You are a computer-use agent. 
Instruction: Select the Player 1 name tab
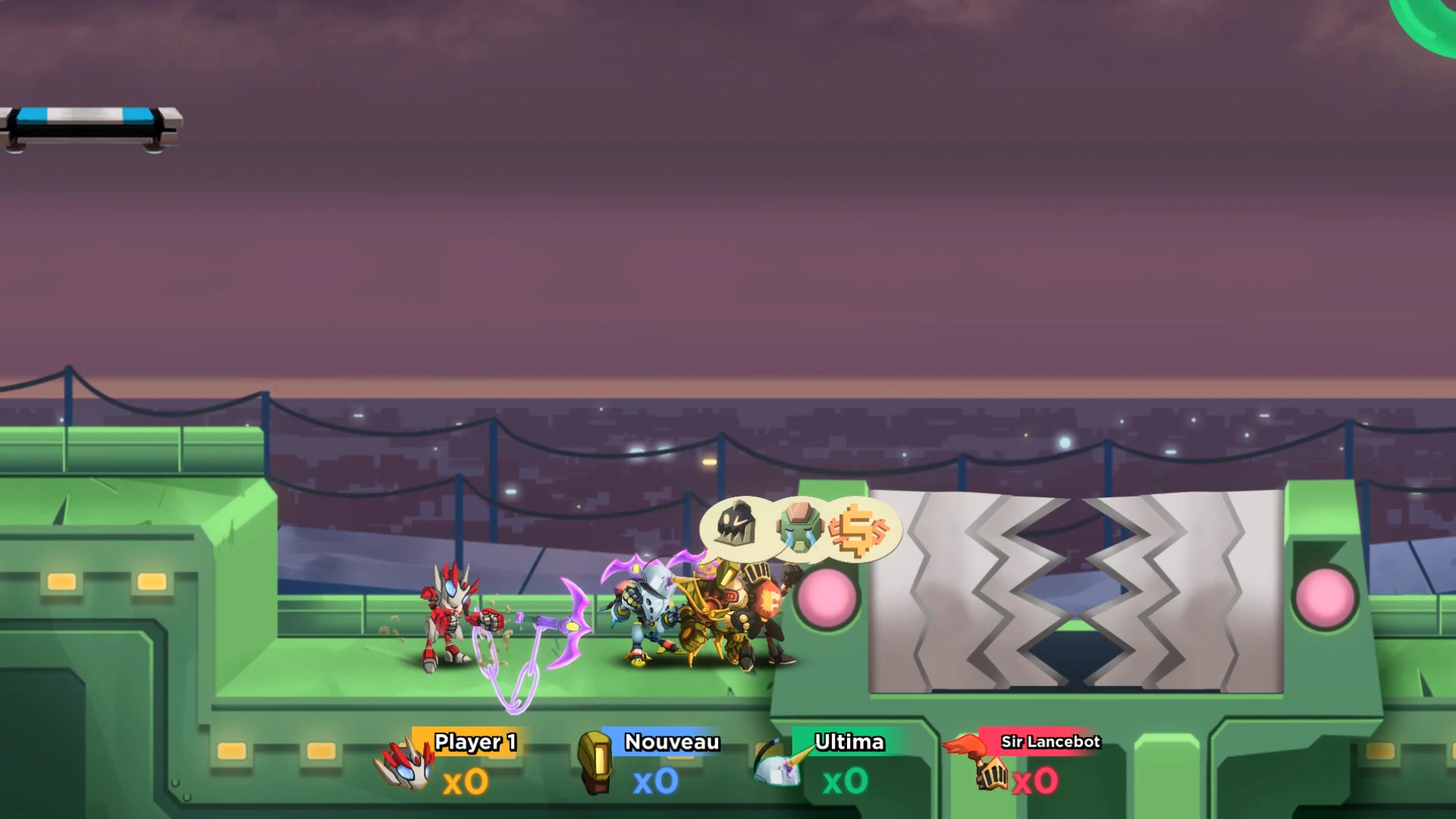coord(474,743)
